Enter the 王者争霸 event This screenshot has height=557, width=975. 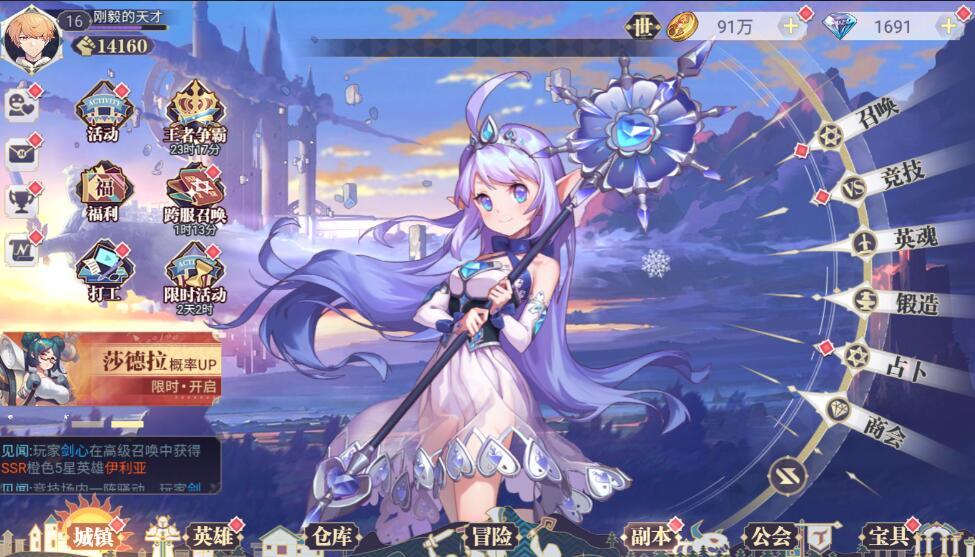point(195,111)
